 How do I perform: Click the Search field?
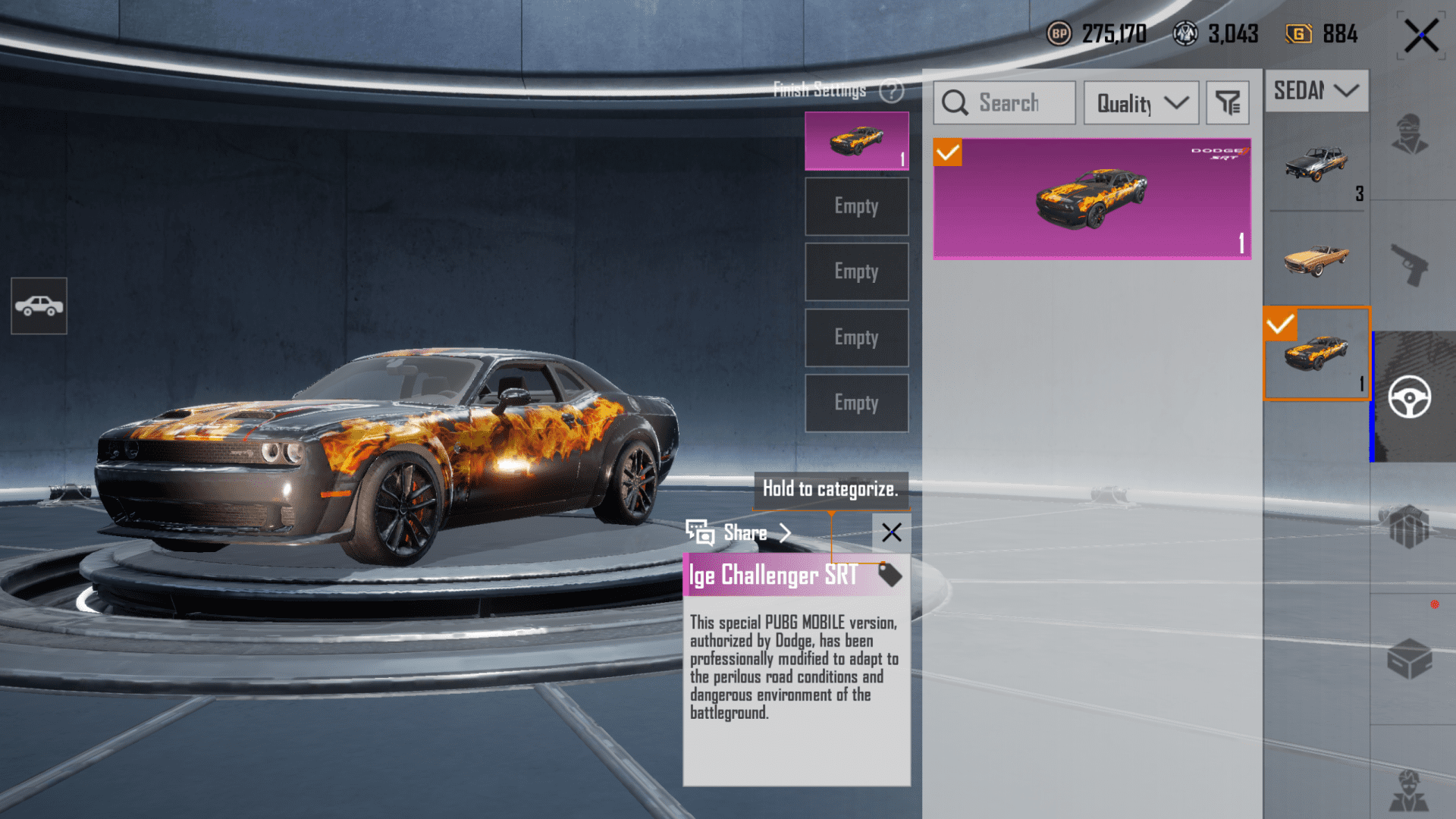point(1005,103)
